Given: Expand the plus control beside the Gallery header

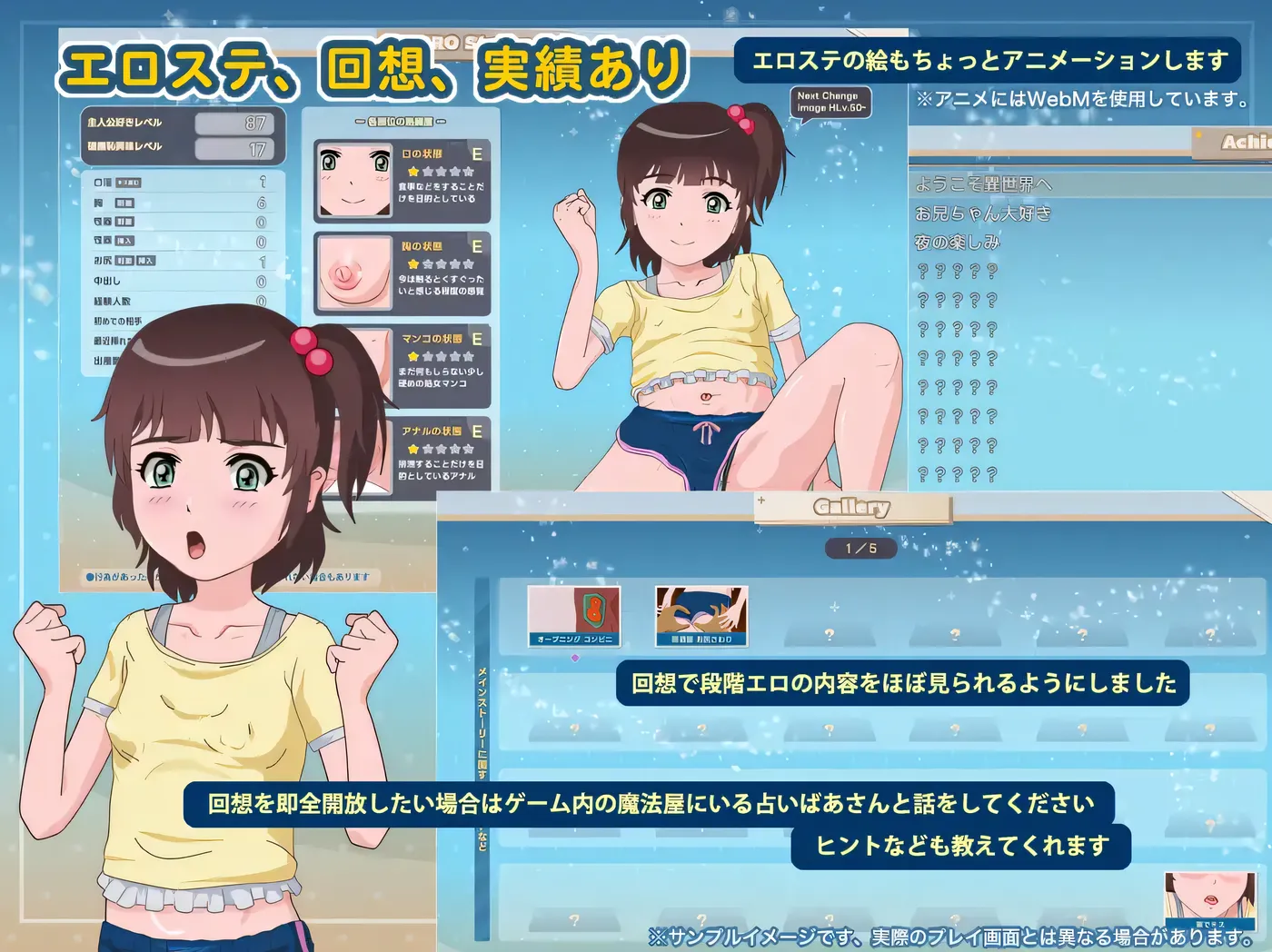Looking at the screenshot, I should click(760, 502).
